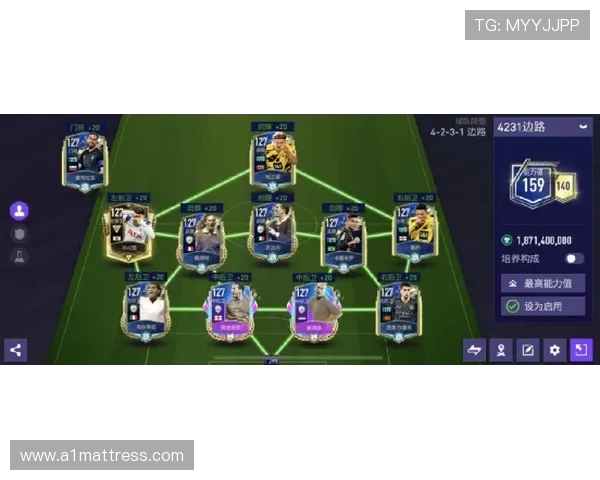The width and height of the screenshot is (600, 480).
Task: Select the right back (右后卫) player card
Action: [x=399, y=307]
